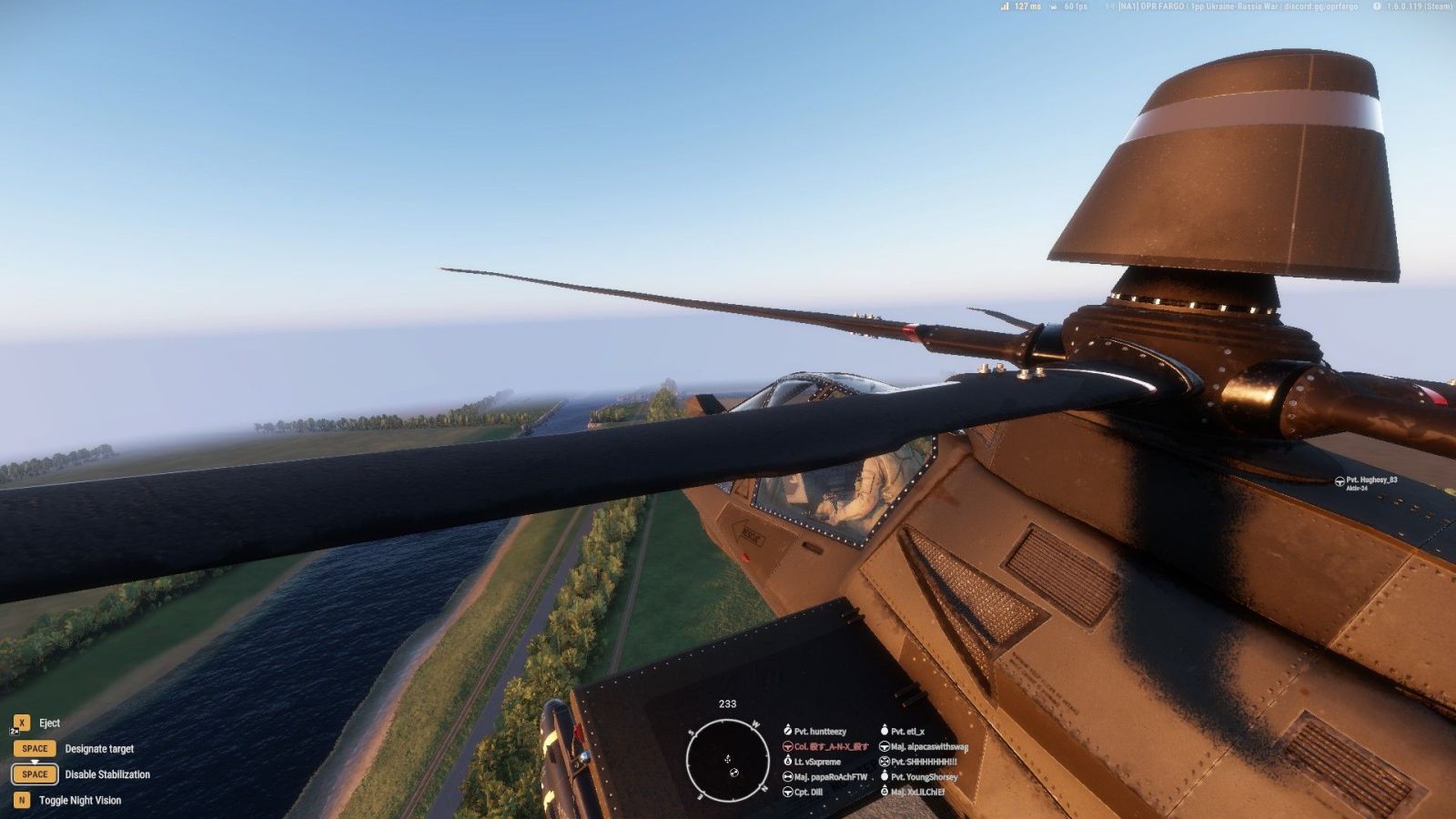The image size is (1456, 819).
Task: Pick Cpt. Dill from the squad list
Action: tap(807, 792)
